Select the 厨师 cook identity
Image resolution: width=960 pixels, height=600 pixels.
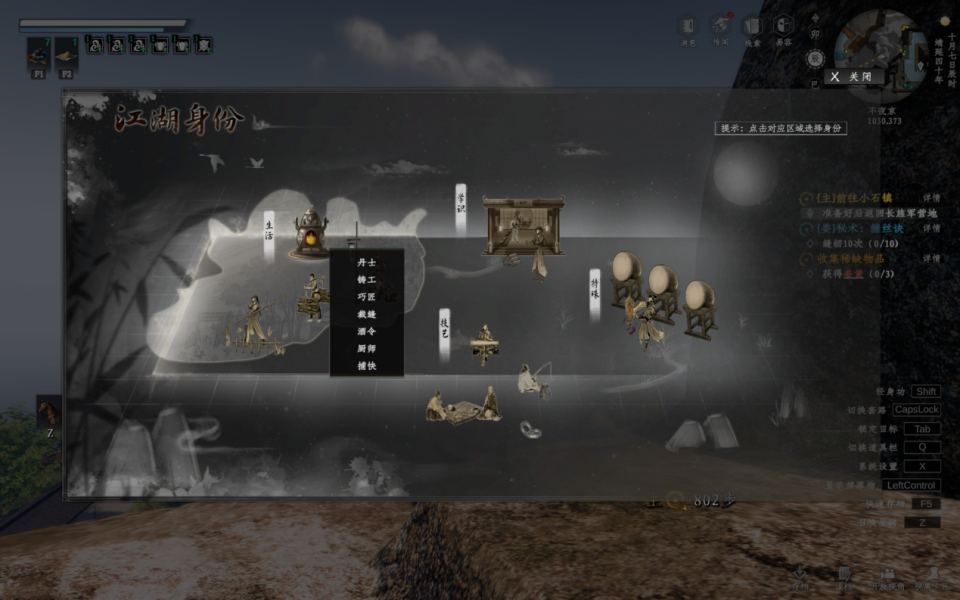(366, 348)
